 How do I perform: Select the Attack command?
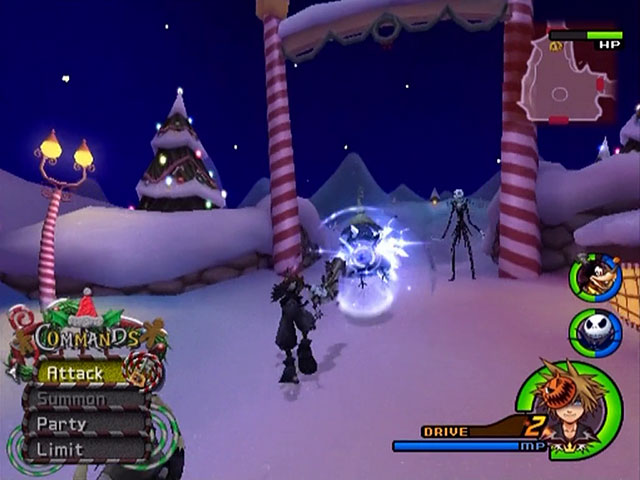click(76, 373)
